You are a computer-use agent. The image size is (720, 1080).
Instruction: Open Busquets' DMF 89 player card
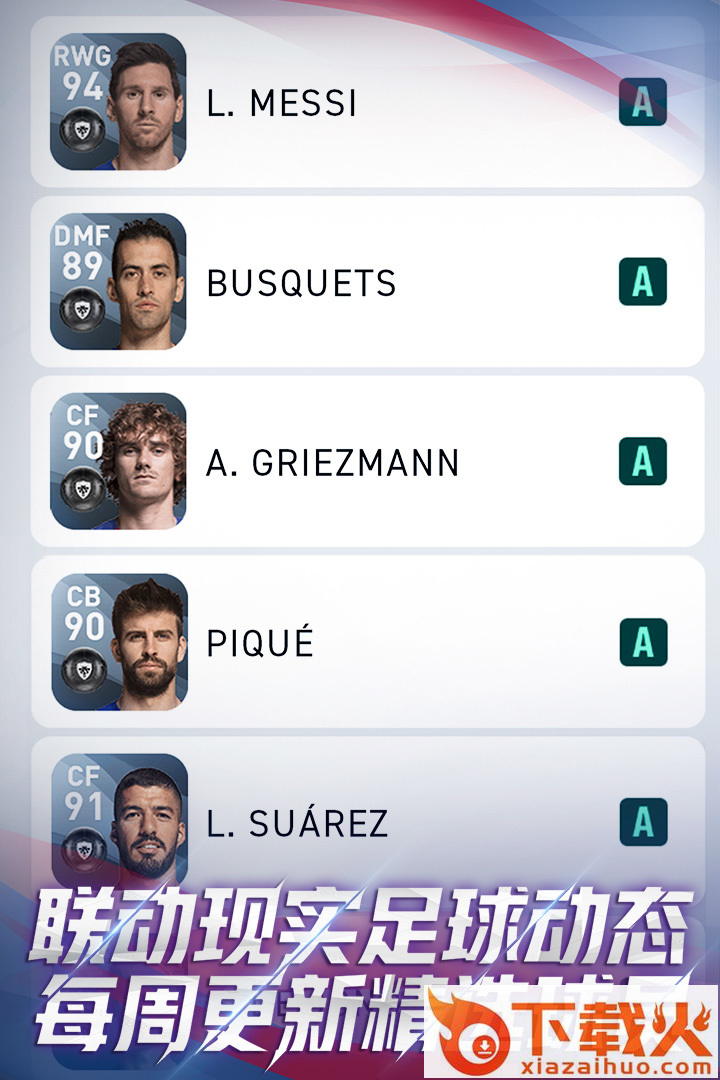118,281
